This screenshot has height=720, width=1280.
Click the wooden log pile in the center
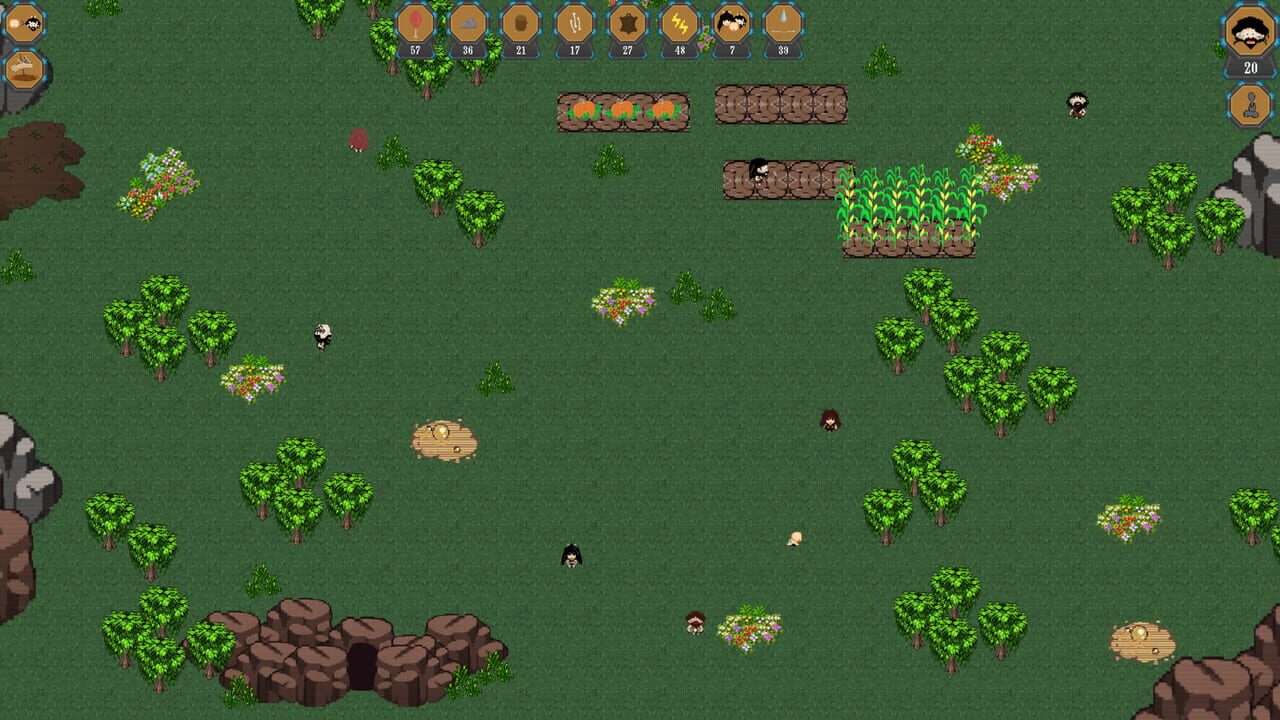(x=445, y=440)
